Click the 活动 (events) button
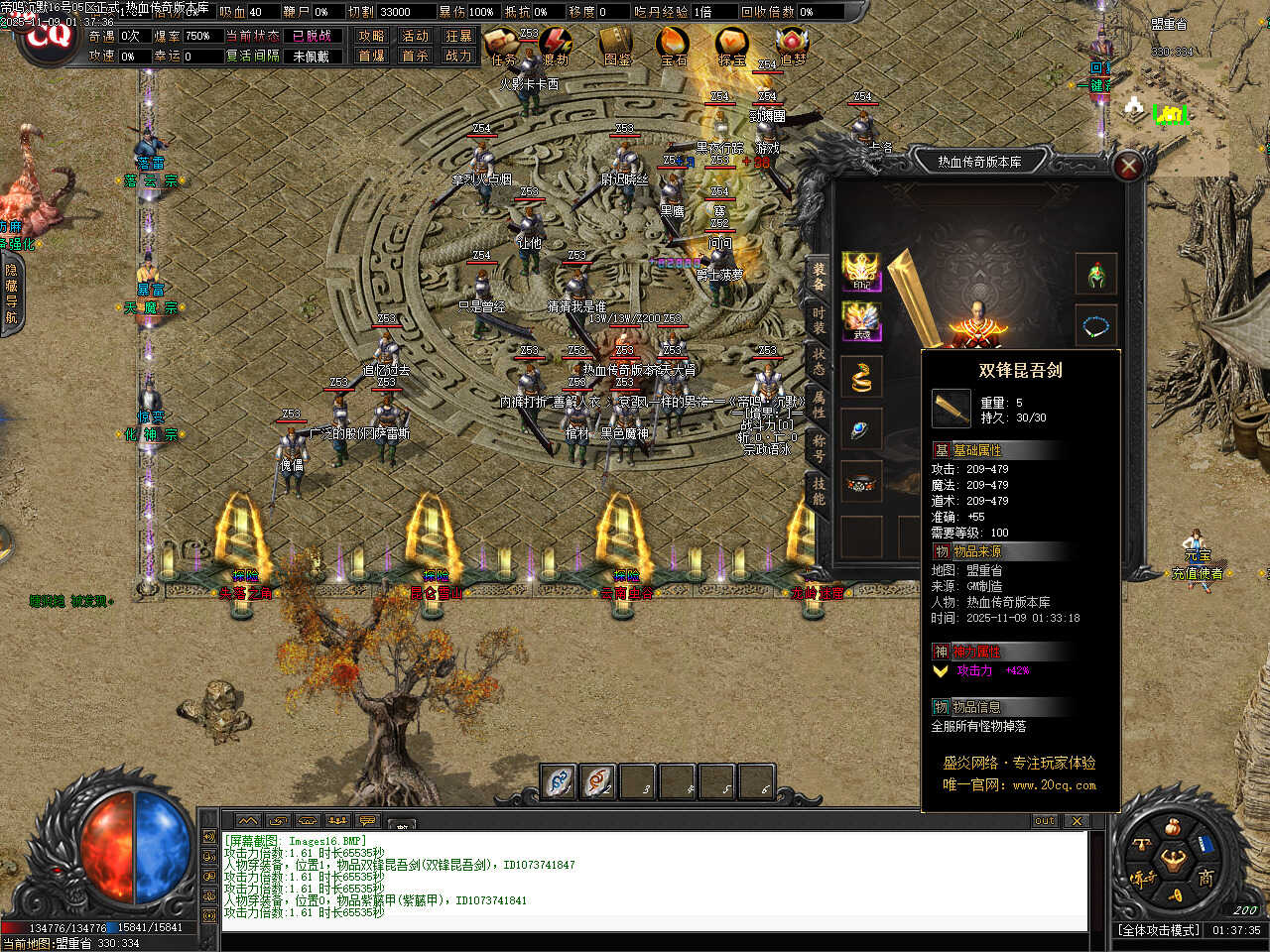Image resolution: width=1270 pixels, height=952 pixels. (x=415, y=36)
